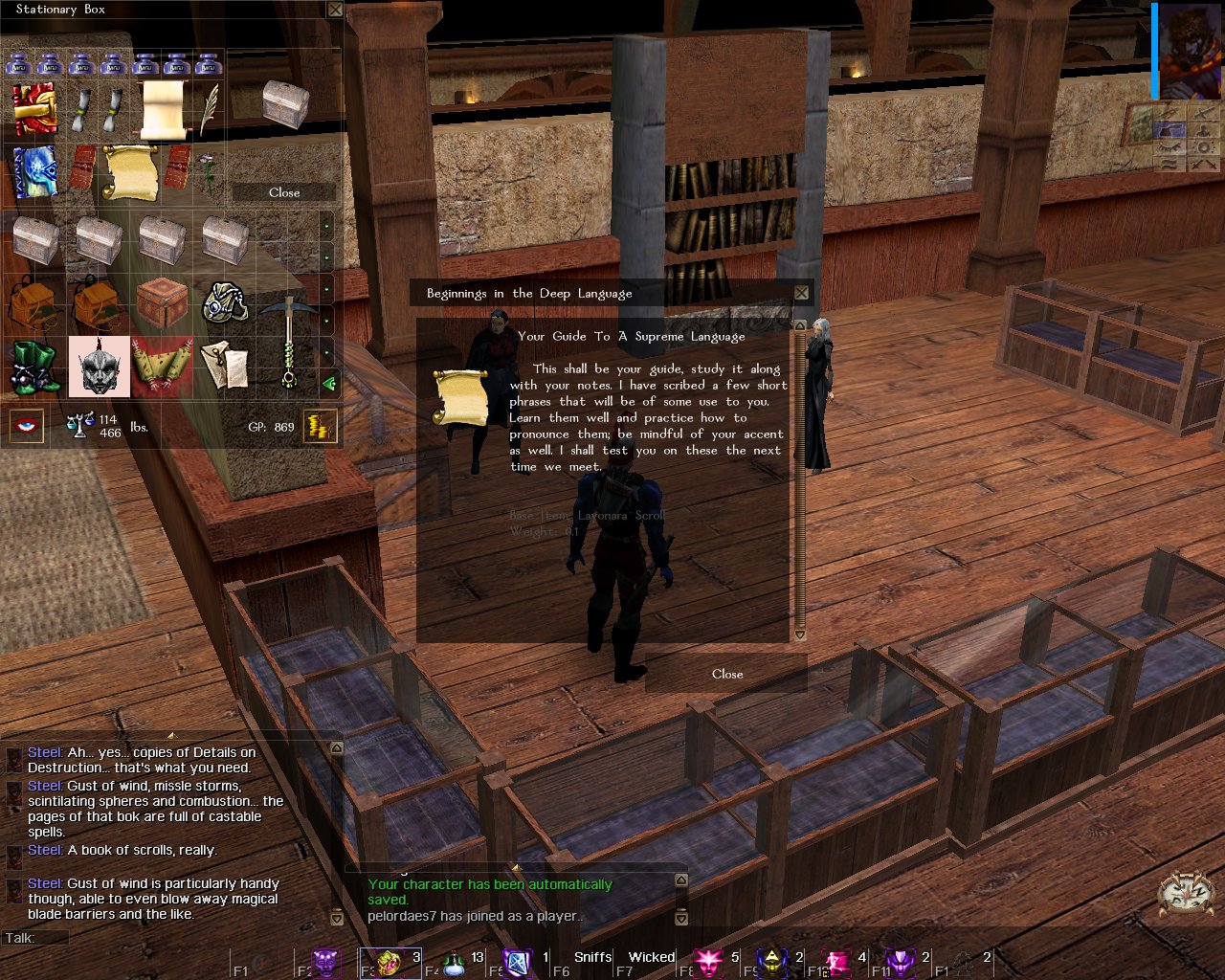Select the ornate red wooden box
This screenshot has width=1225, height=980.
[x=162, y=303]
